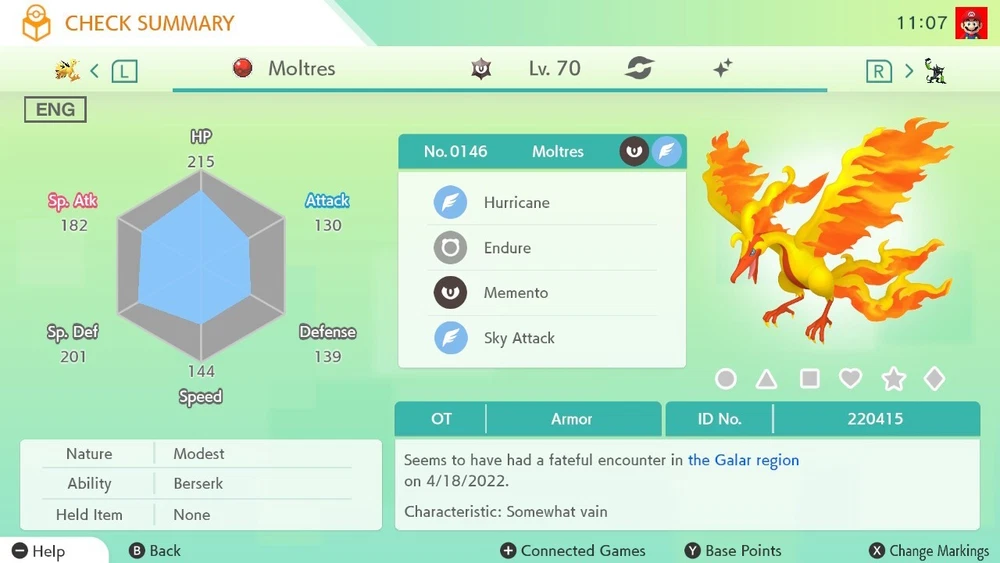Select the Endure move

(507, 248)
